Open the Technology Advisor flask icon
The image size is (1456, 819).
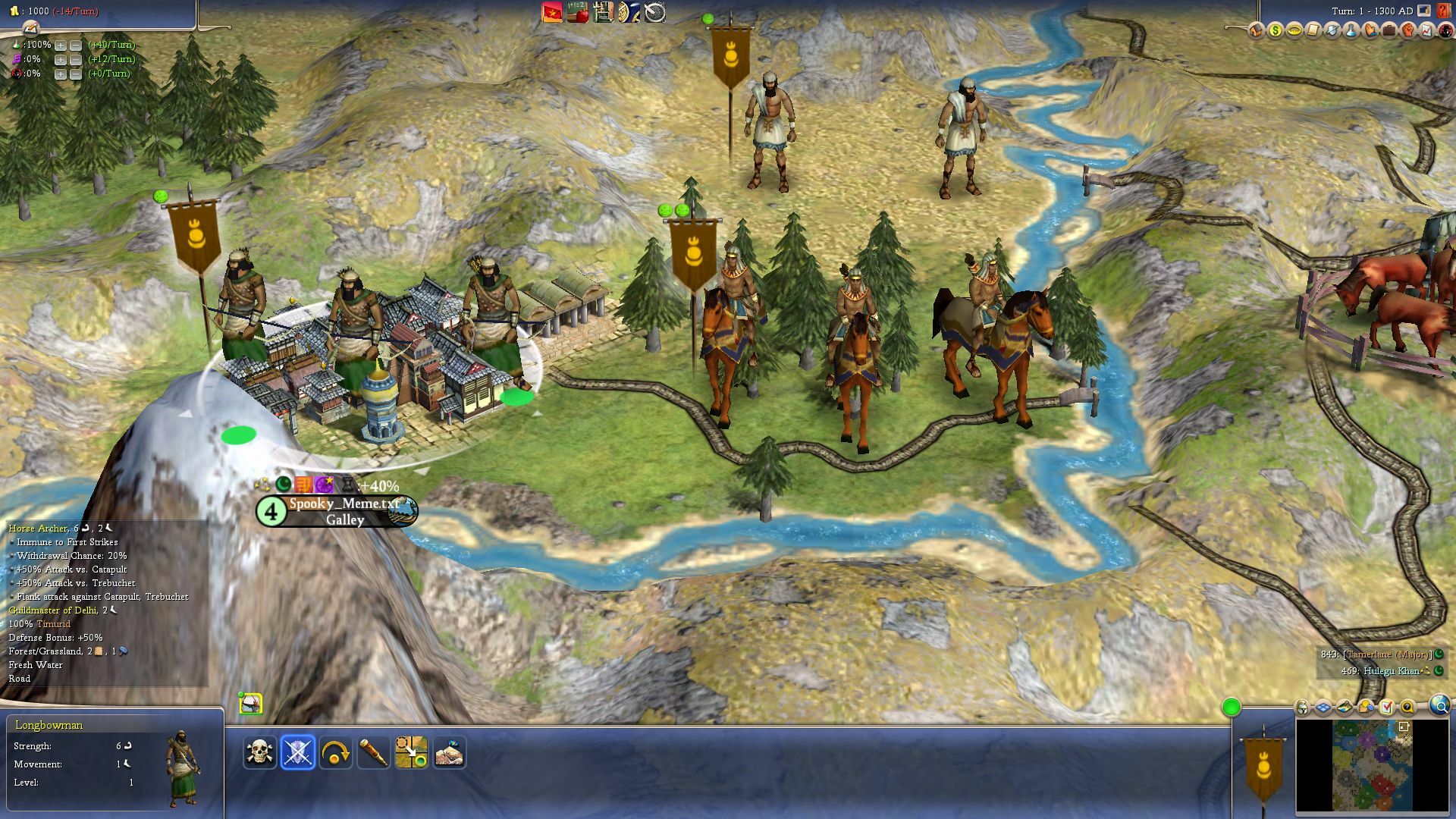[x=1351, y=30]
